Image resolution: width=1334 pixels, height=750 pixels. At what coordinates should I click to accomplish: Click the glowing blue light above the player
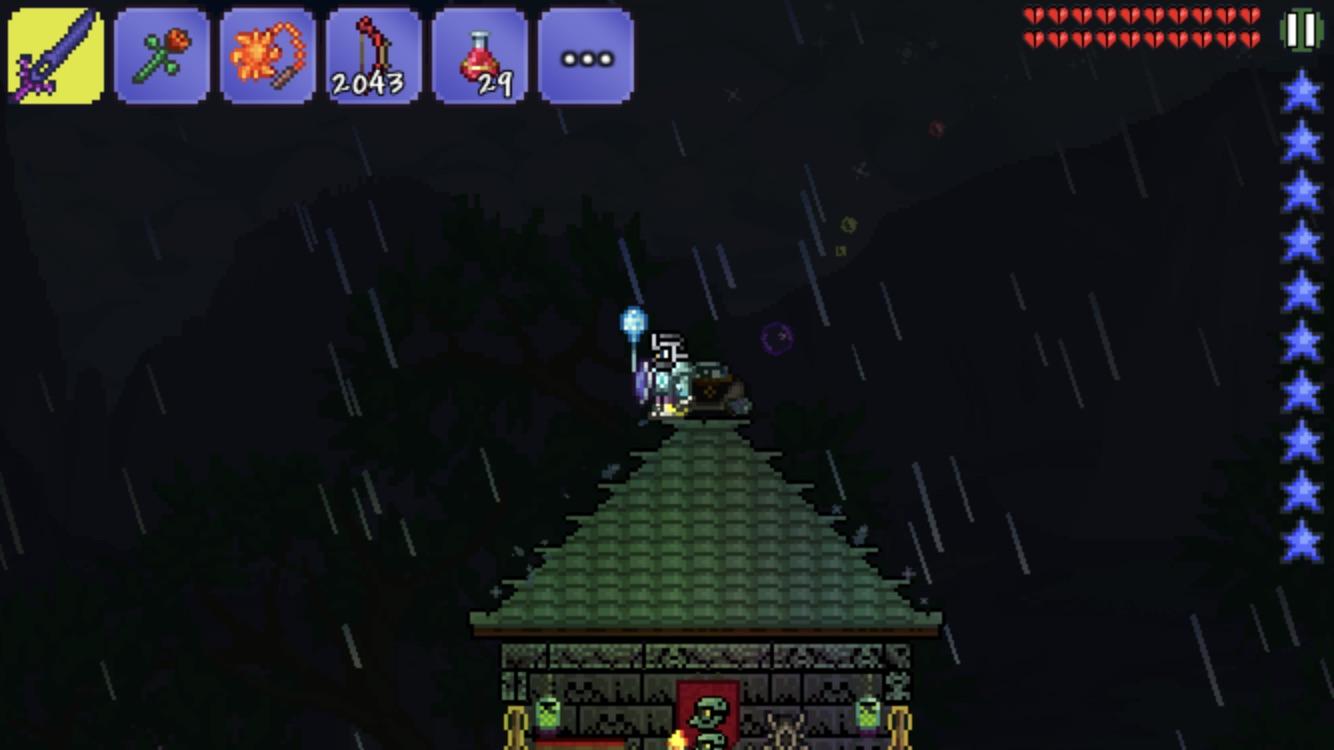click(x=632, y=322)
